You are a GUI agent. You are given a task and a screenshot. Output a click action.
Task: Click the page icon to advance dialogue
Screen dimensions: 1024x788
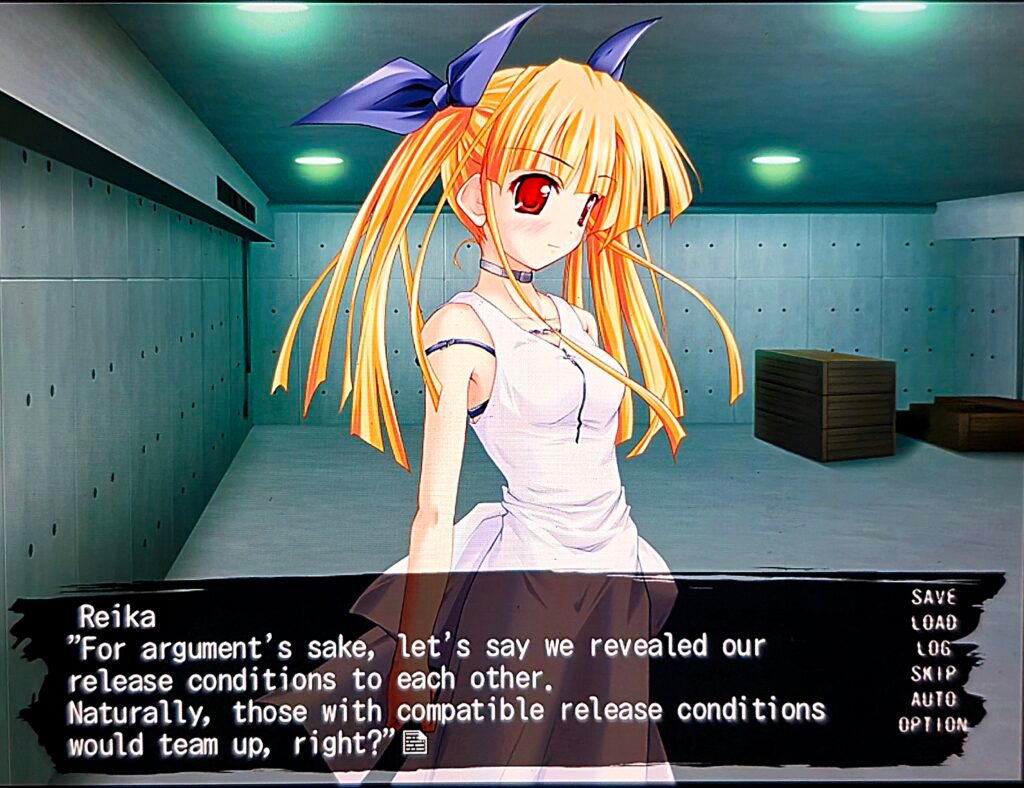click(x=414, y=743)
